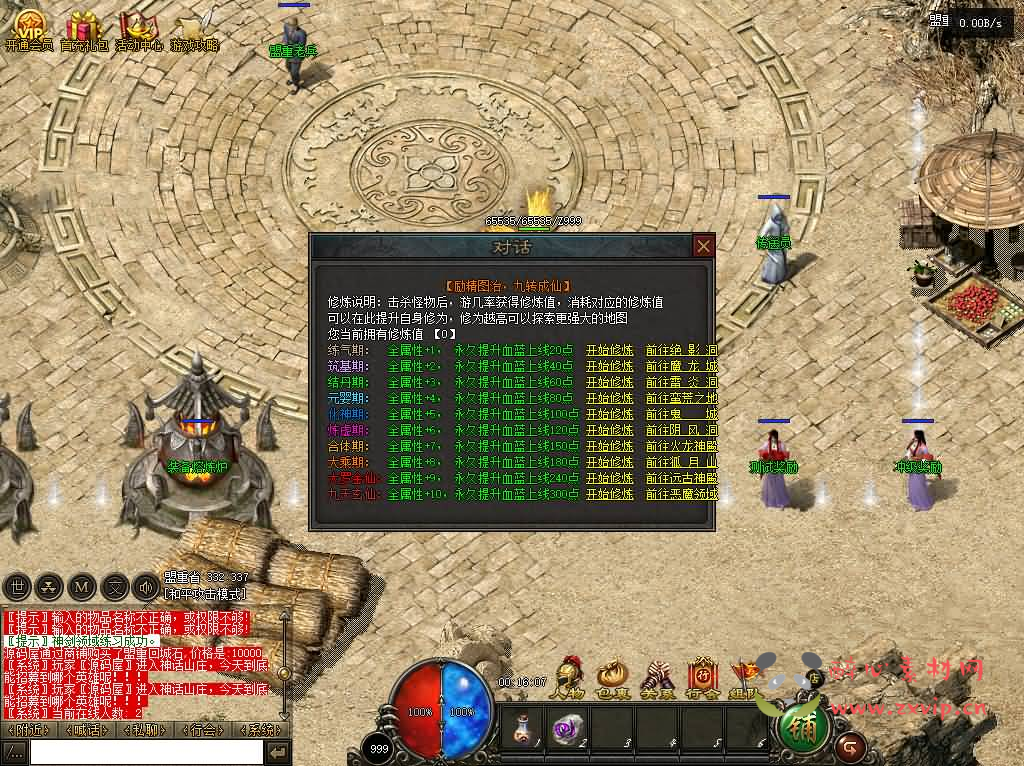Select the potion bottle in hotbar slot 1
Viewport: 1024px width, 766px height.
coord(522,726)
